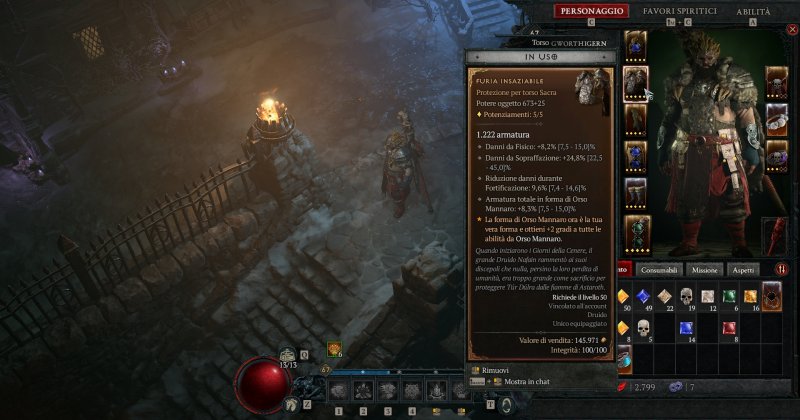Choose the diamond stack of 22
This screenshot has height=420, width=800.
tap(664, 296)
